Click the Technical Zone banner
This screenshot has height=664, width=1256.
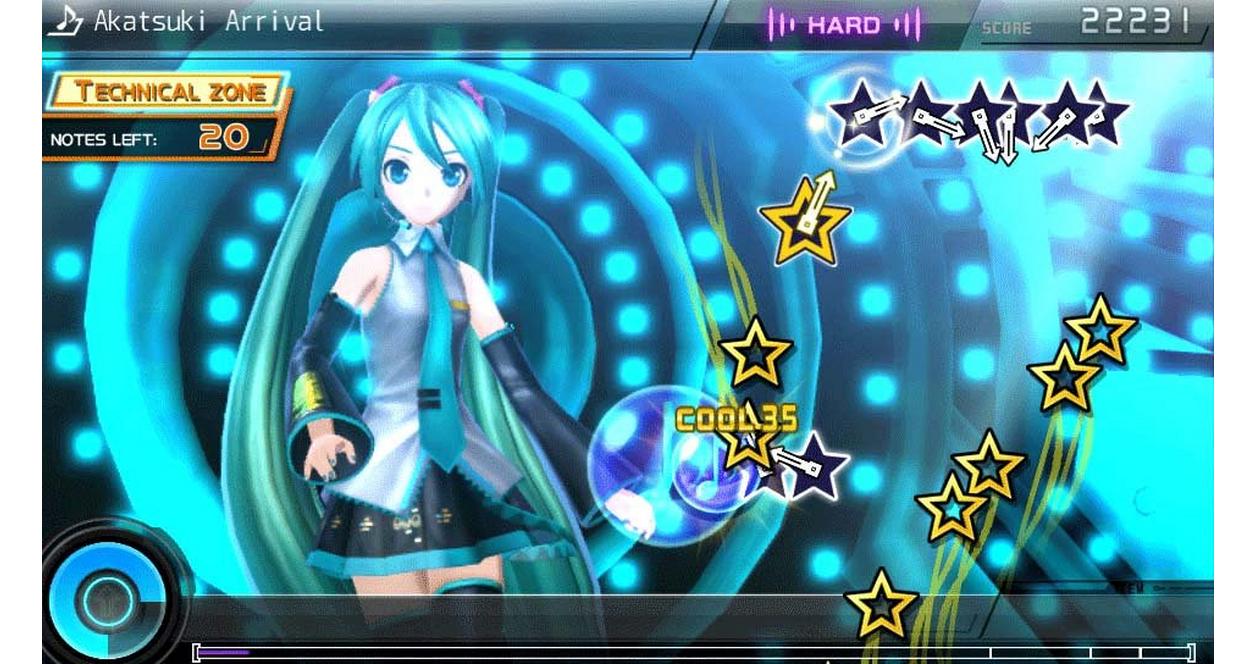(170, 93)
